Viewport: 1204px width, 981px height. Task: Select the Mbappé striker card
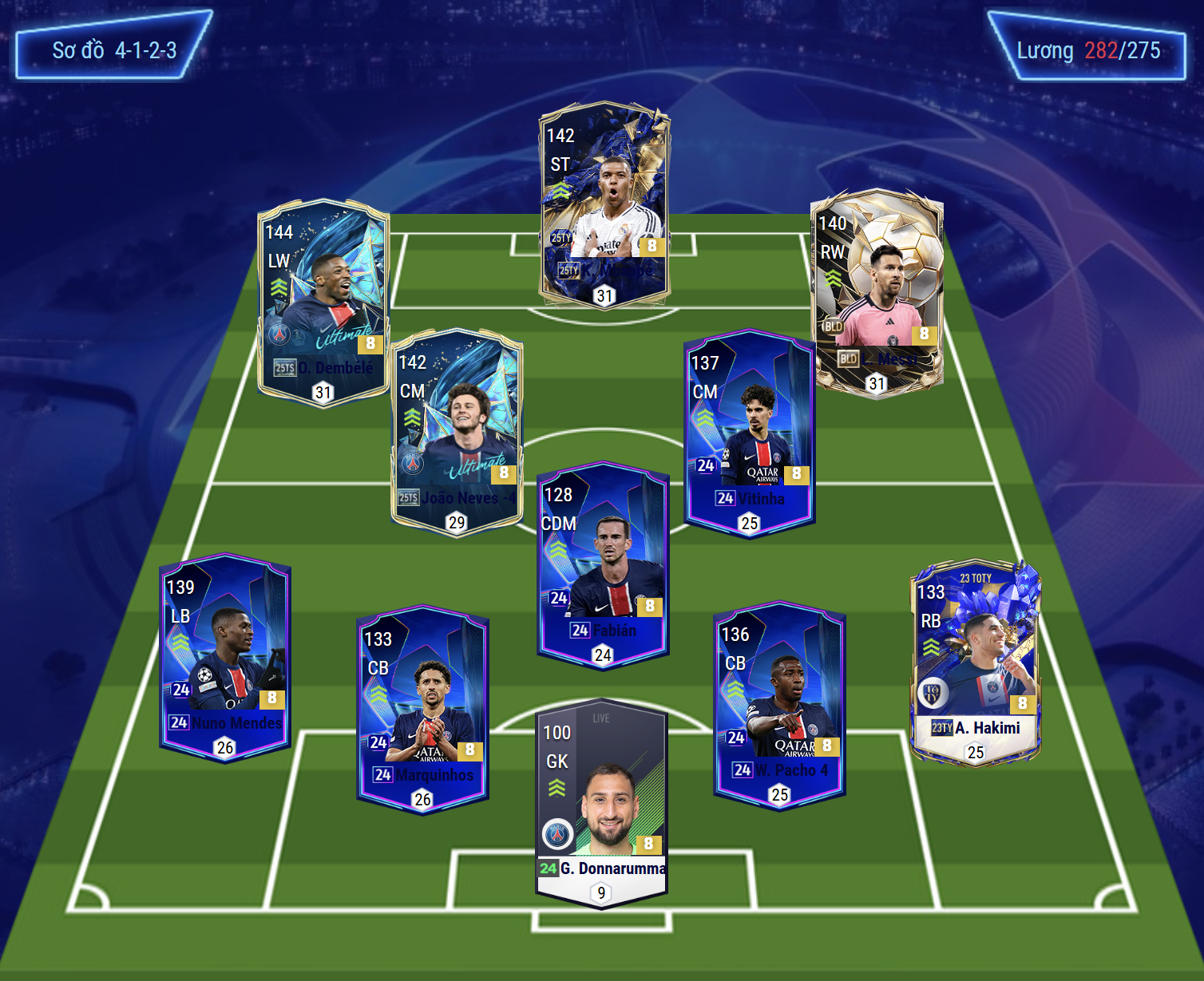click(604, 206)
